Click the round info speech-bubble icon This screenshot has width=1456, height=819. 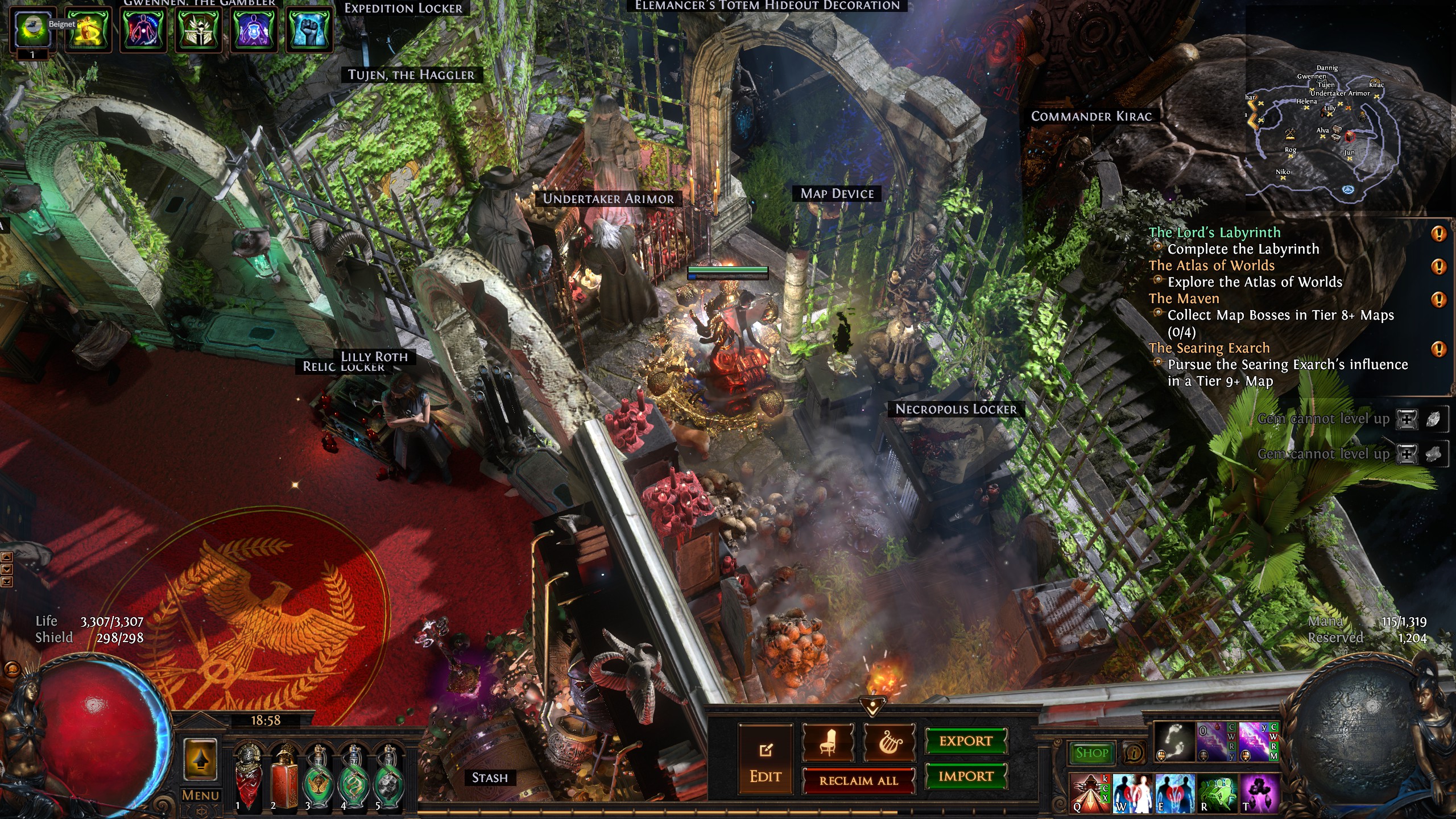pyautogui.click(x=1135, y=753)
